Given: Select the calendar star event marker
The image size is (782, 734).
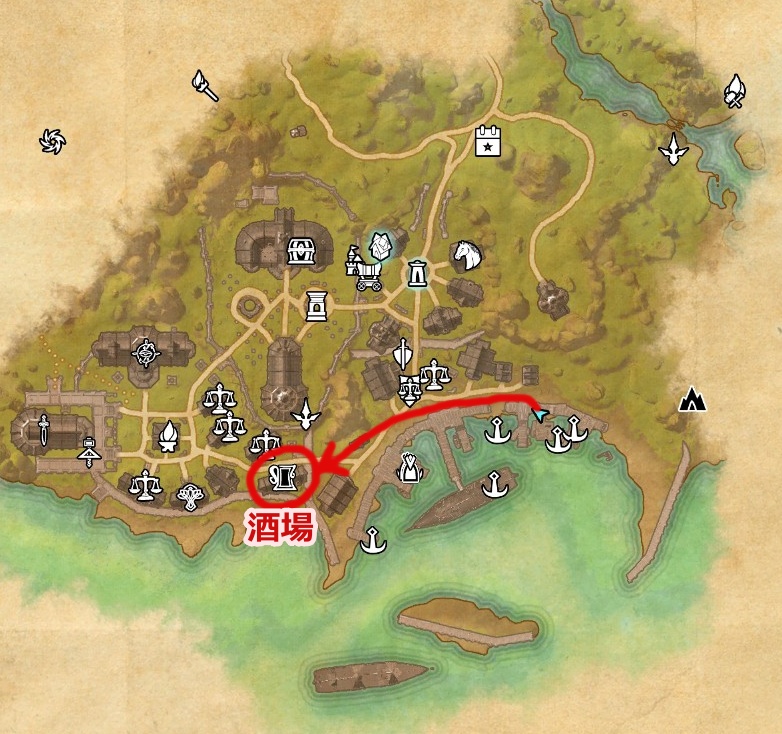Looking at the screenshot, I should pos(487,141).
